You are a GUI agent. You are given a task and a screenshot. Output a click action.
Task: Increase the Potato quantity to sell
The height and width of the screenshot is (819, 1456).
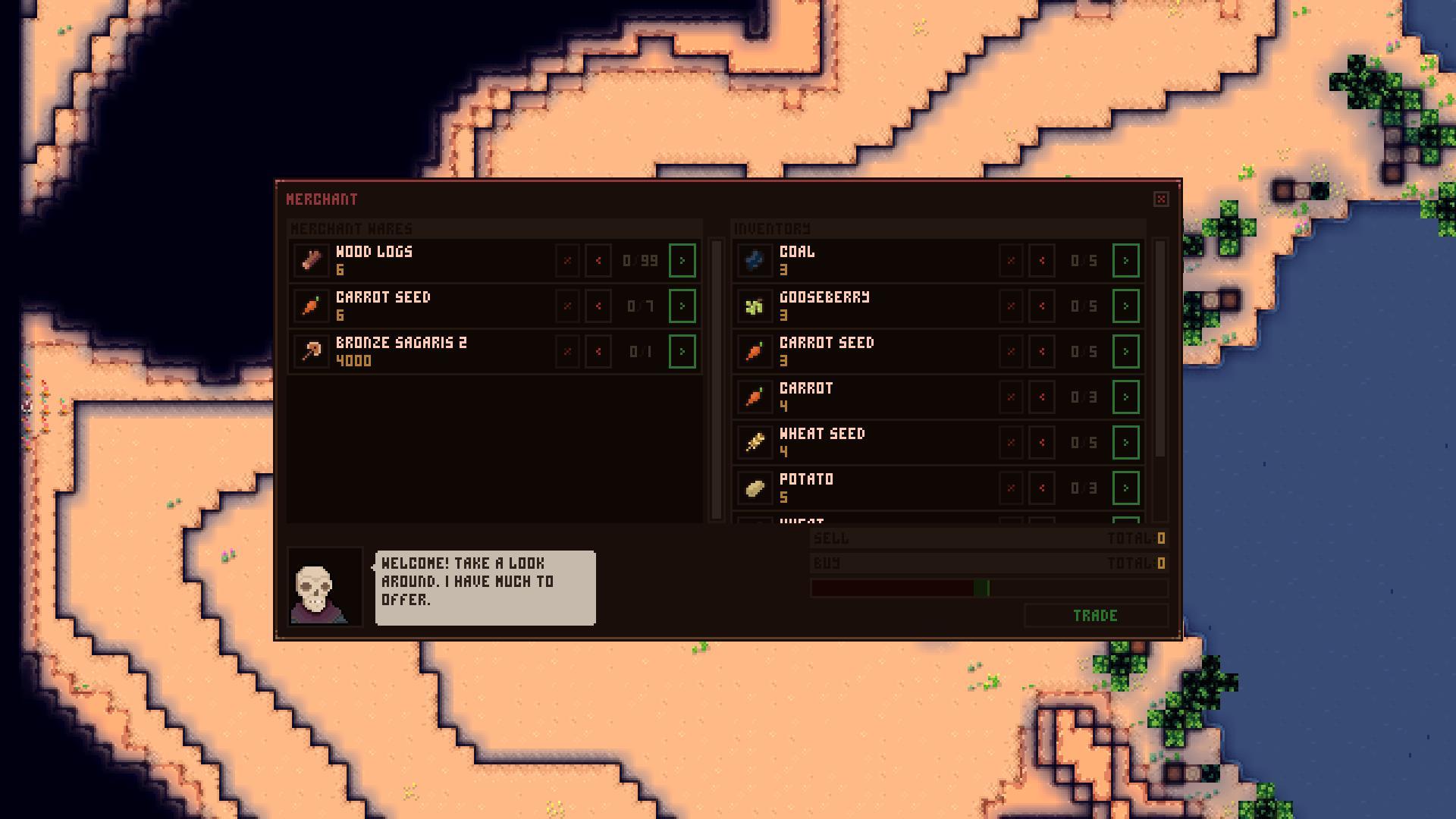[x=1126, y=488]
